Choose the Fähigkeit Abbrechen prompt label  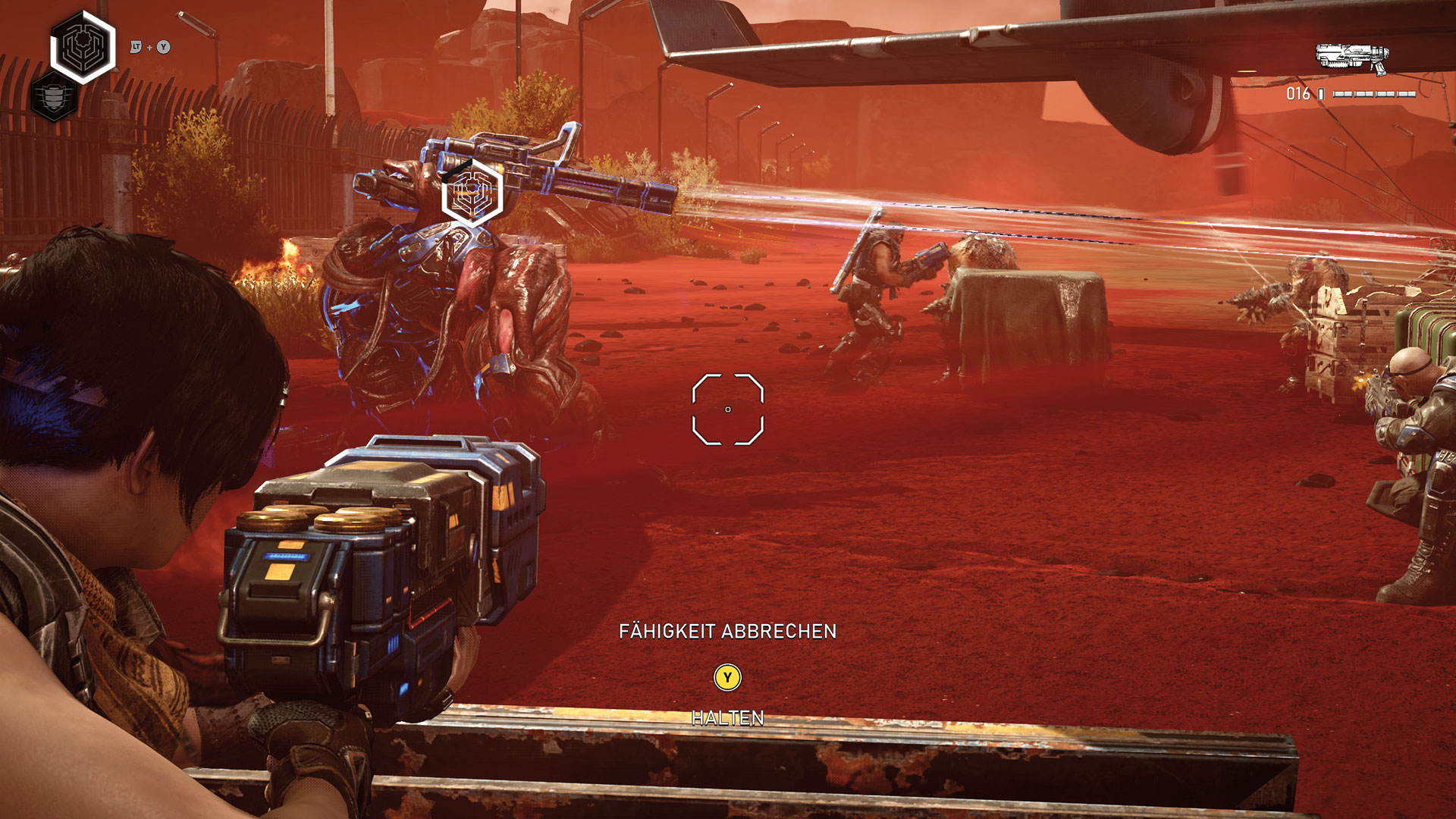pyautogui.click(x=727, y=631)
